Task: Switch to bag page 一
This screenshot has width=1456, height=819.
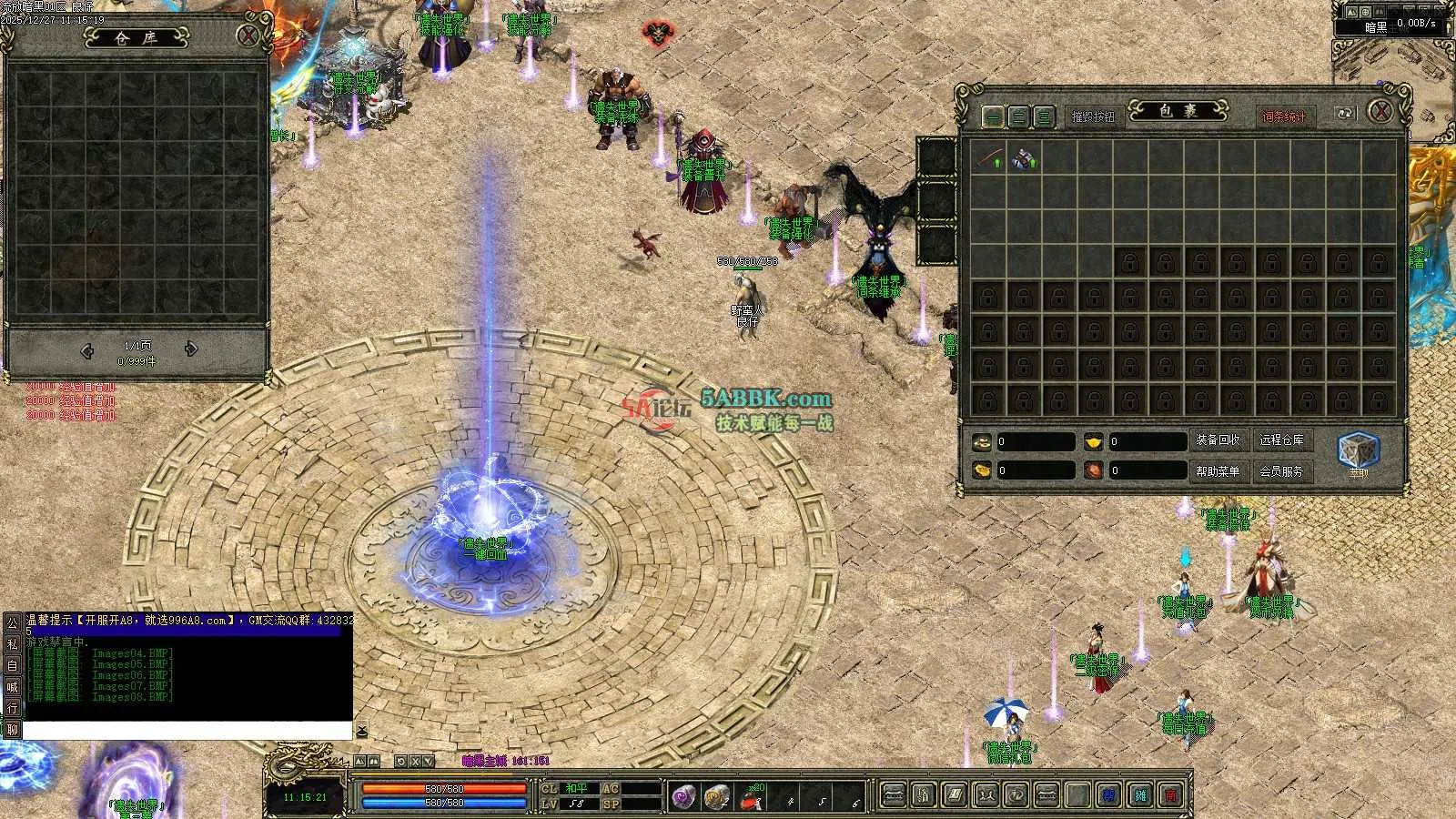Action: point(993,116)
